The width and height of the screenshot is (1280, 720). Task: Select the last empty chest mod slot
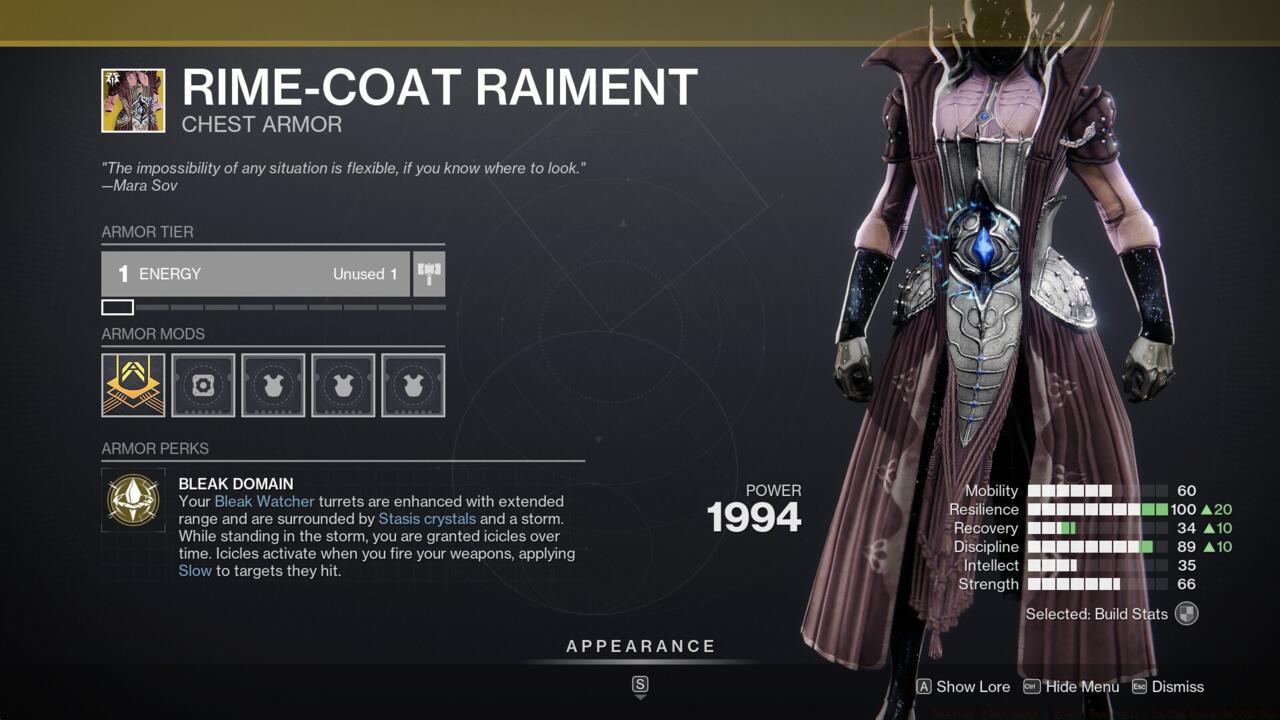point(413,384)
